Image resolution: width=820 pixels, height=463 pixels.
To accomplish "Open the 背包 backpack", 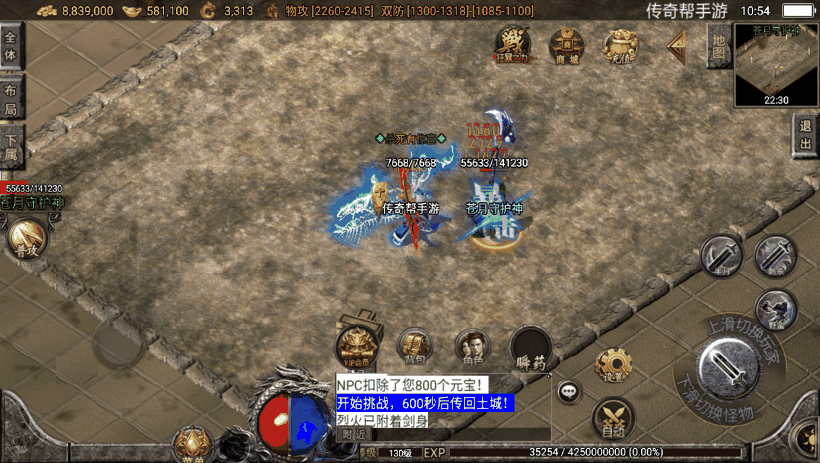I will [414, 346].
